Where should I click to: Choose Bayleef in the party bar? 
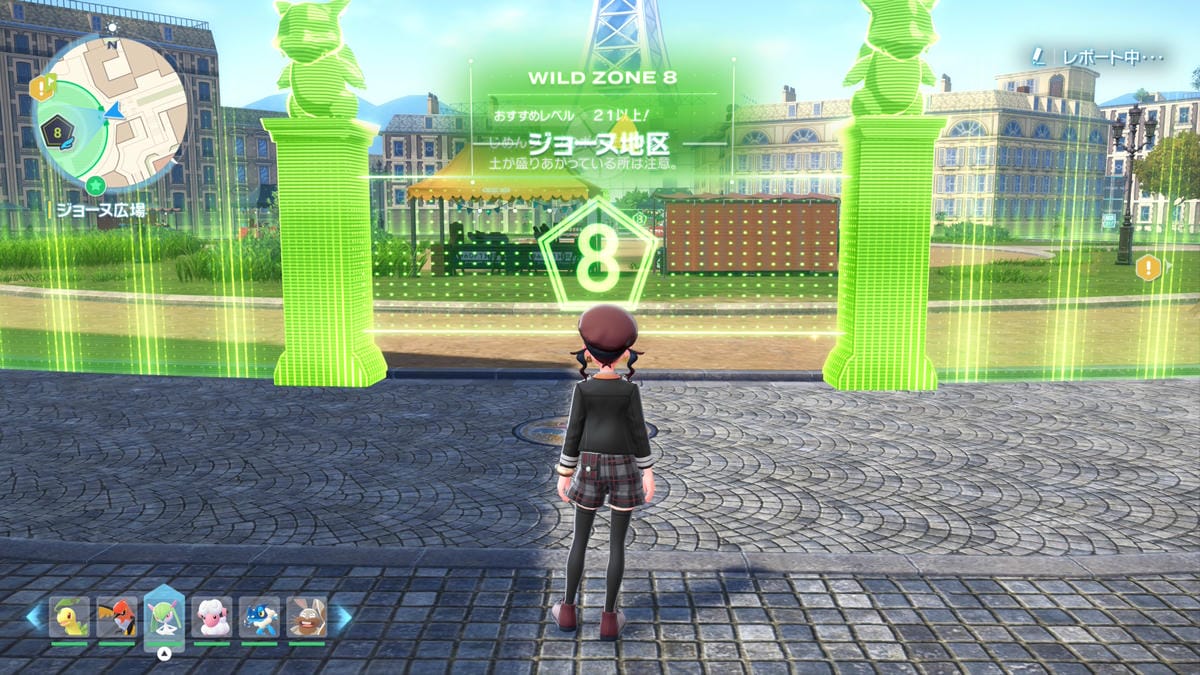pos(69,616)
